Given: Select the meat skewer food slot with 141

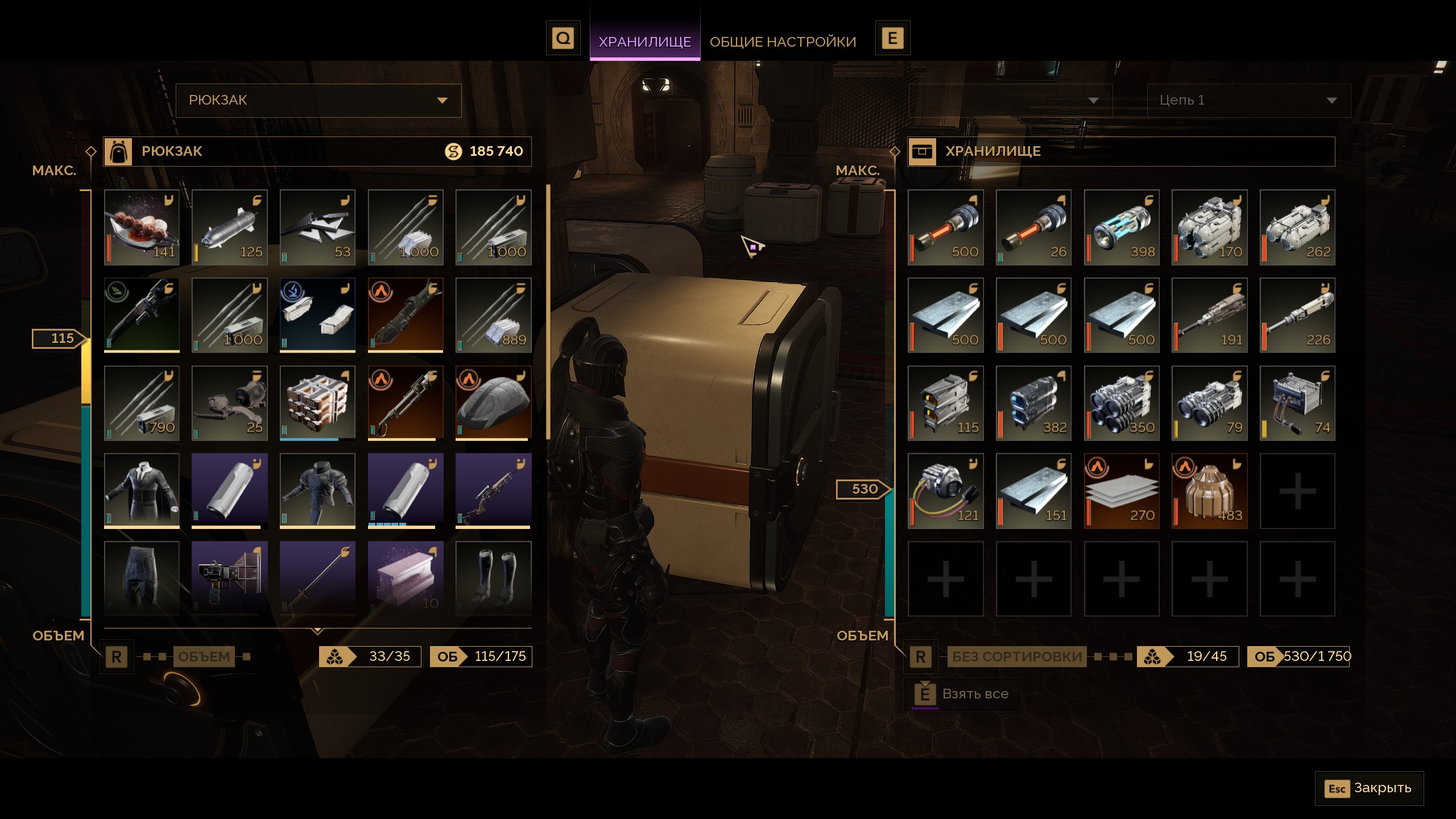Looking at the screenshot, I should pos(142,227).
